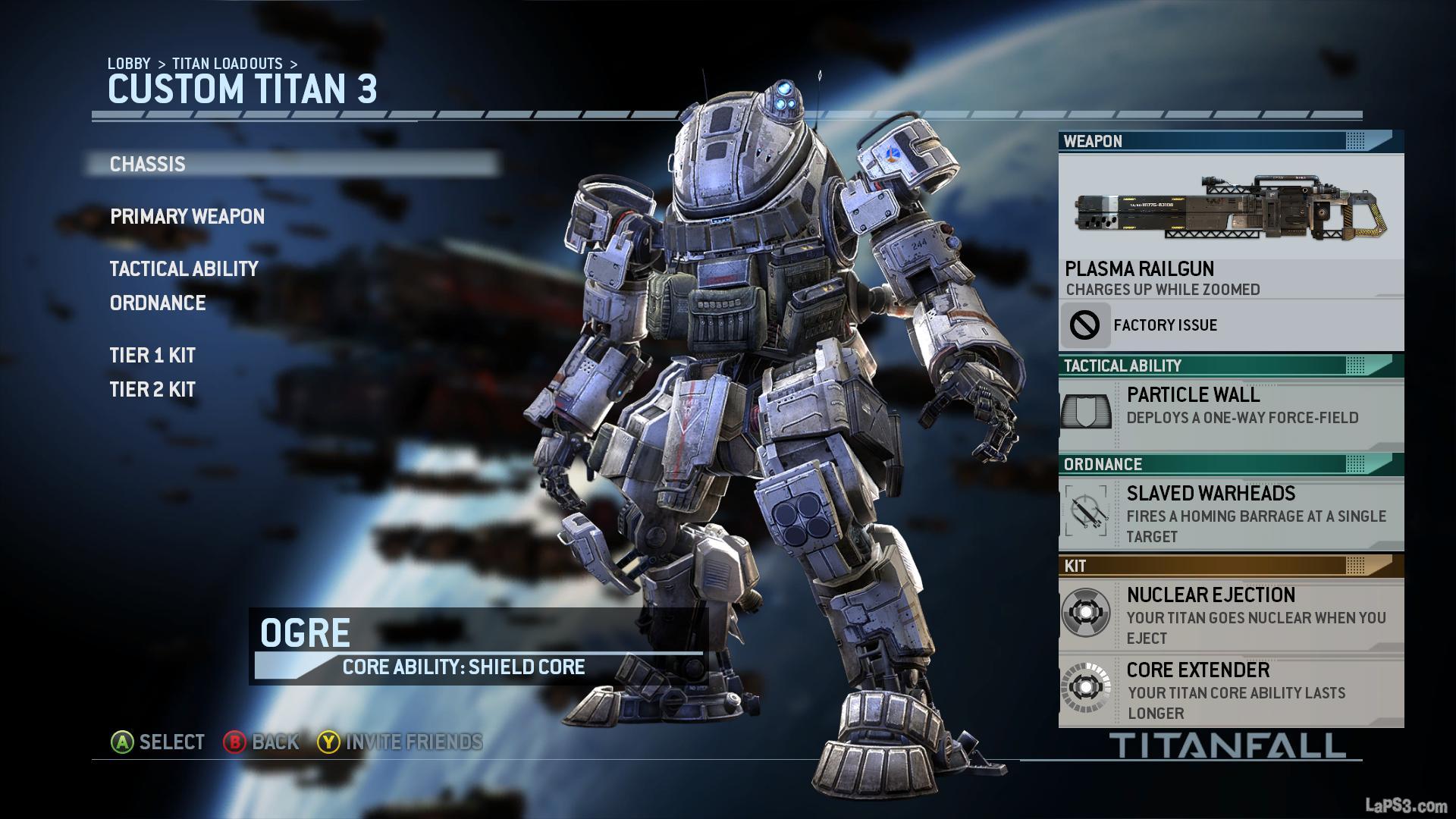This screenshot has width=1456, height=819.
Task: Open the Primary Weapon option
Action: 187,217
